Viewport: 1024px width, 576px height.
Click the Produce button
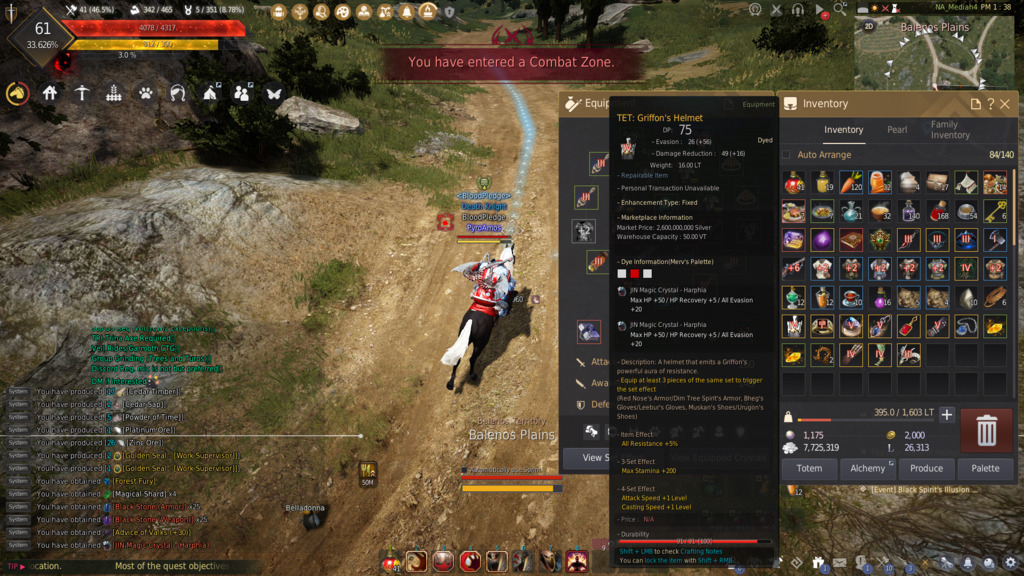[926, 468]
